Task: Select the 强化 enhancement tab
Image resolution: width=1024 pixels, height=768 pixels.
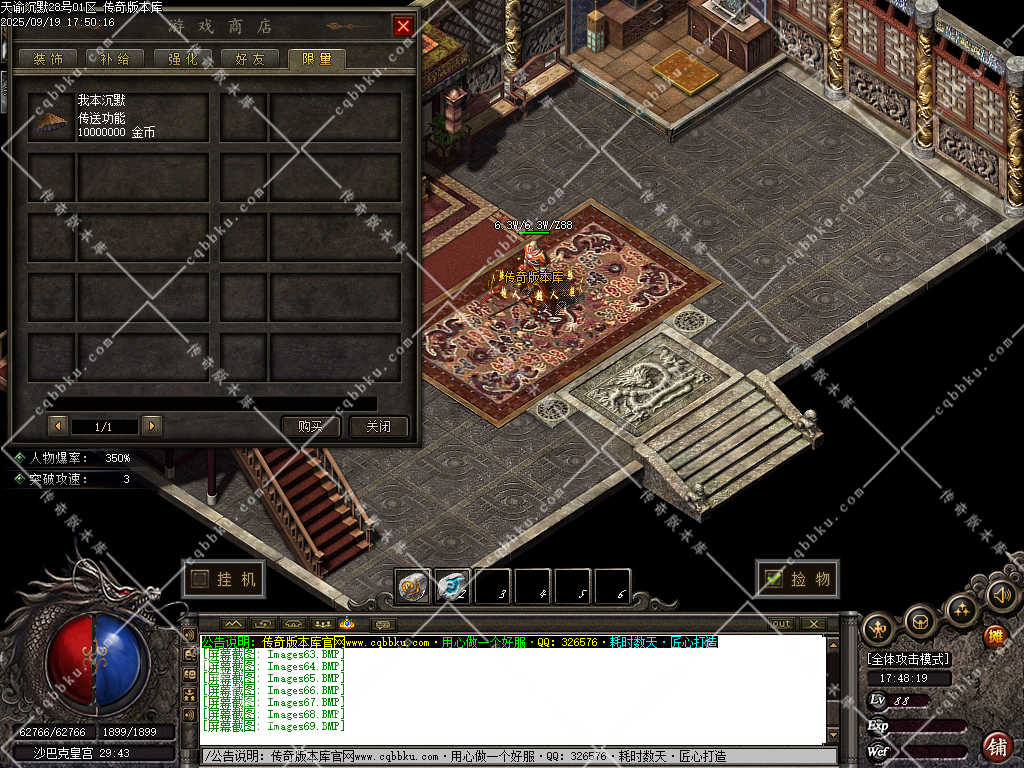Action: [182, 59]
